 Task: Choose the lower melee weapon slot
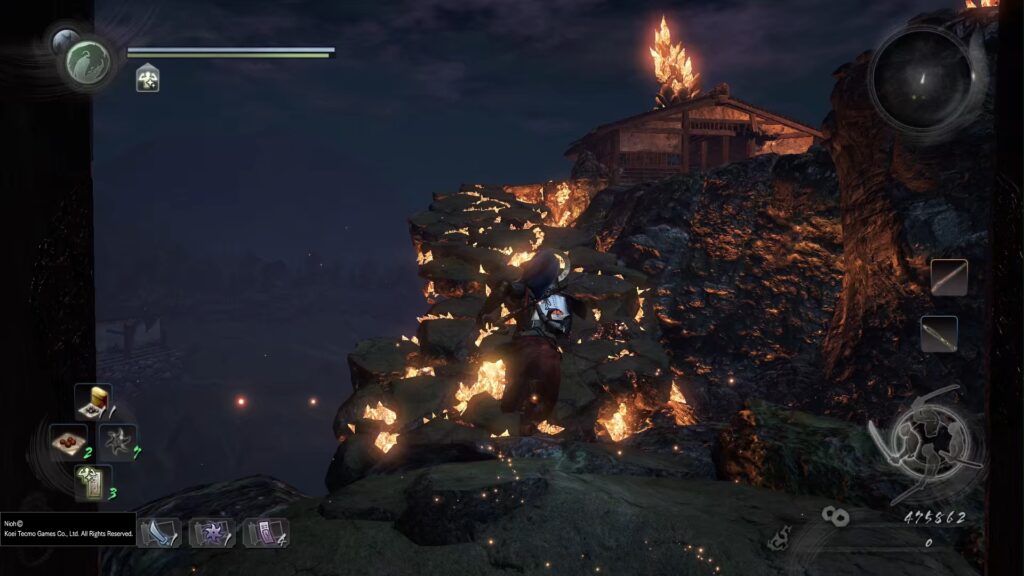(940, 334)
